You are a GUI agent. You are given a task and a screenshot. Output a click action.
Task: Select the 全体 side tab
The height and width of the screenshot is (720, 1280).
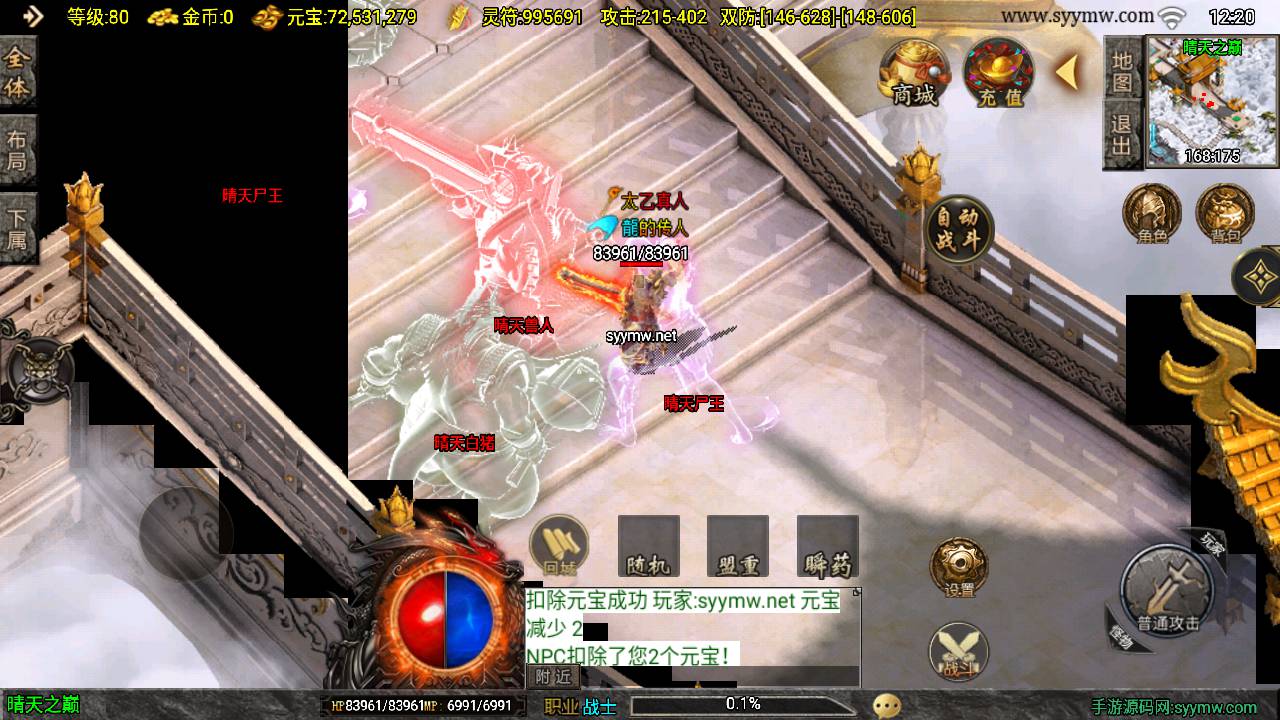pyautogui.click(x=17, y=73)
